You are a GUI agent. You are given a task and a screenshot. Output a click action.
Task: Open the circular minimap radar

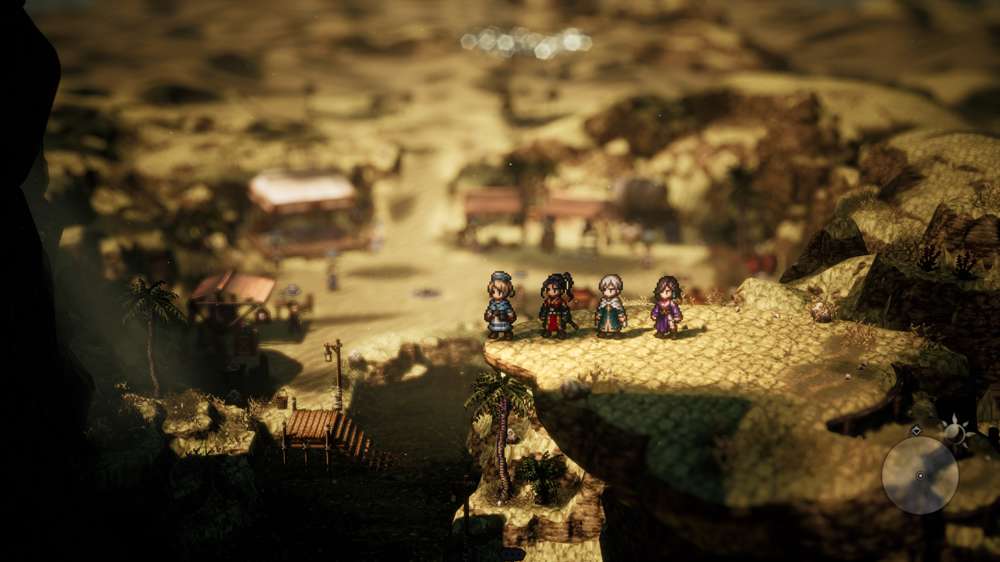[920, 475]
